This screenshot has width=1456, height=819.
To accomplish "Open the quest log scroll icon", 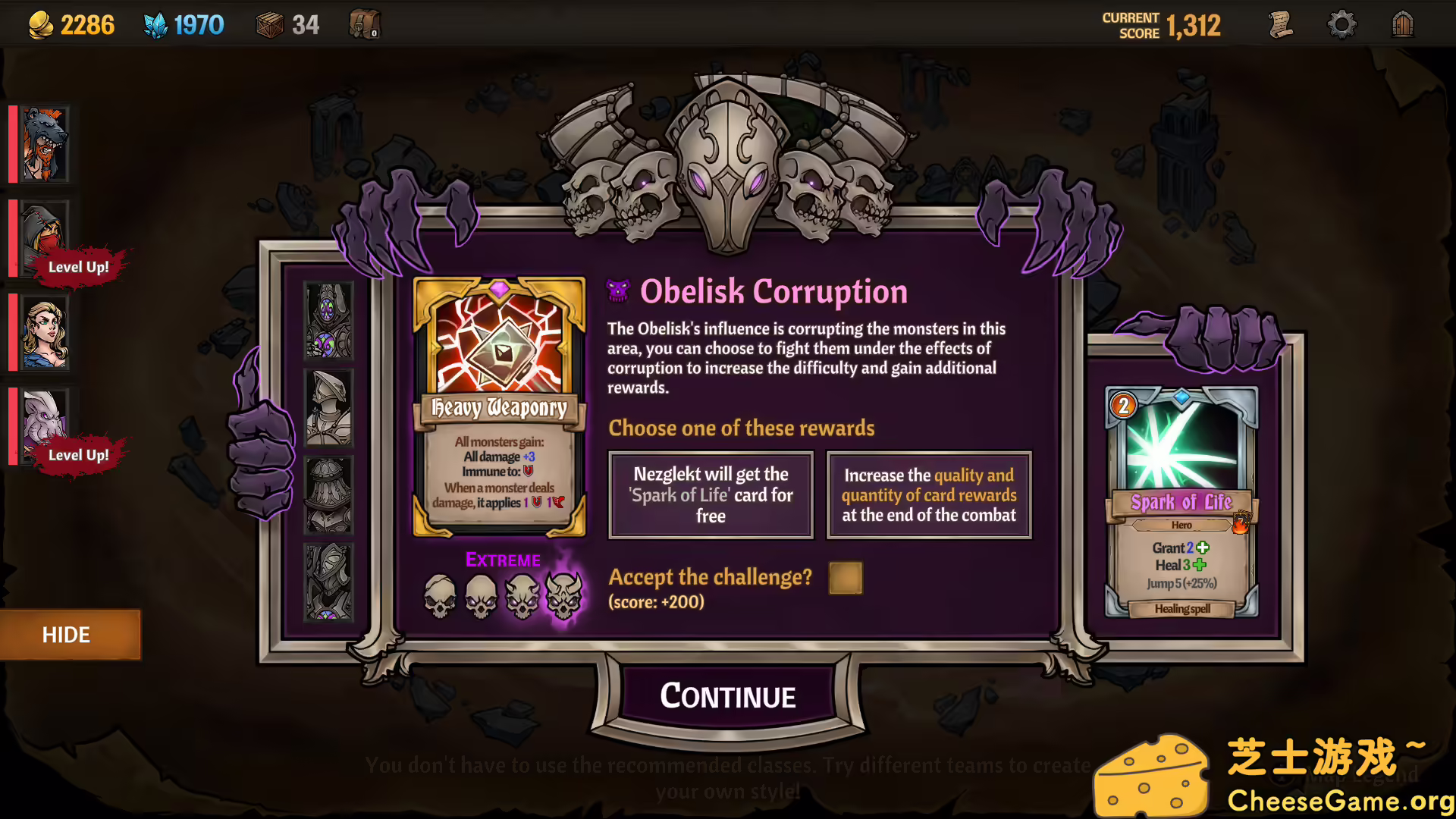I will (x=1282, y=24).
